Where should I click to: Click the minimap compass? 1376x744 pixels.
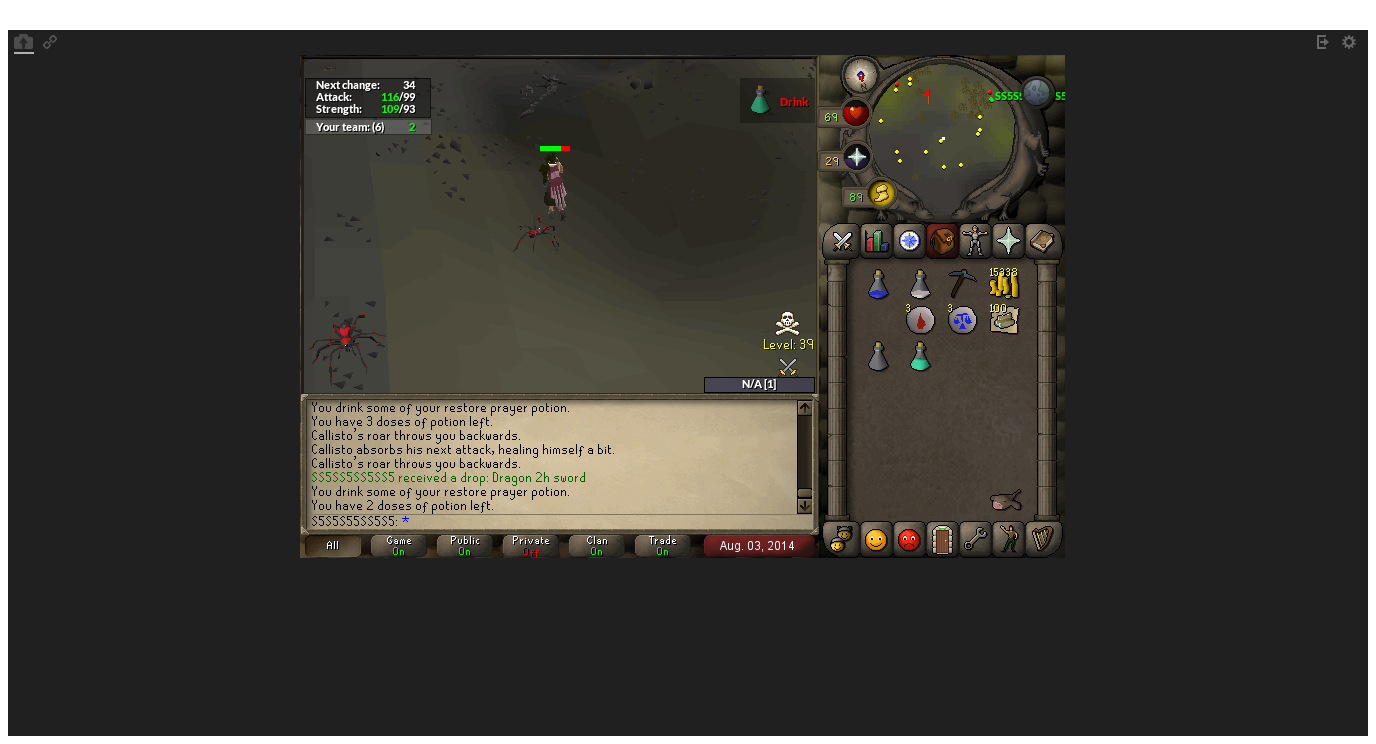(858, 74)
